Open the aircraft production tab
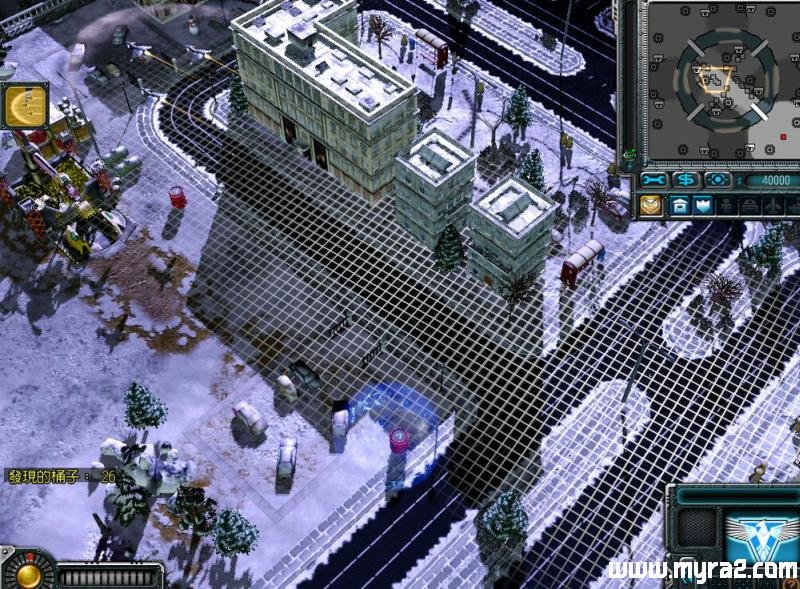This screenshot has height=589, width=800. 775,205
